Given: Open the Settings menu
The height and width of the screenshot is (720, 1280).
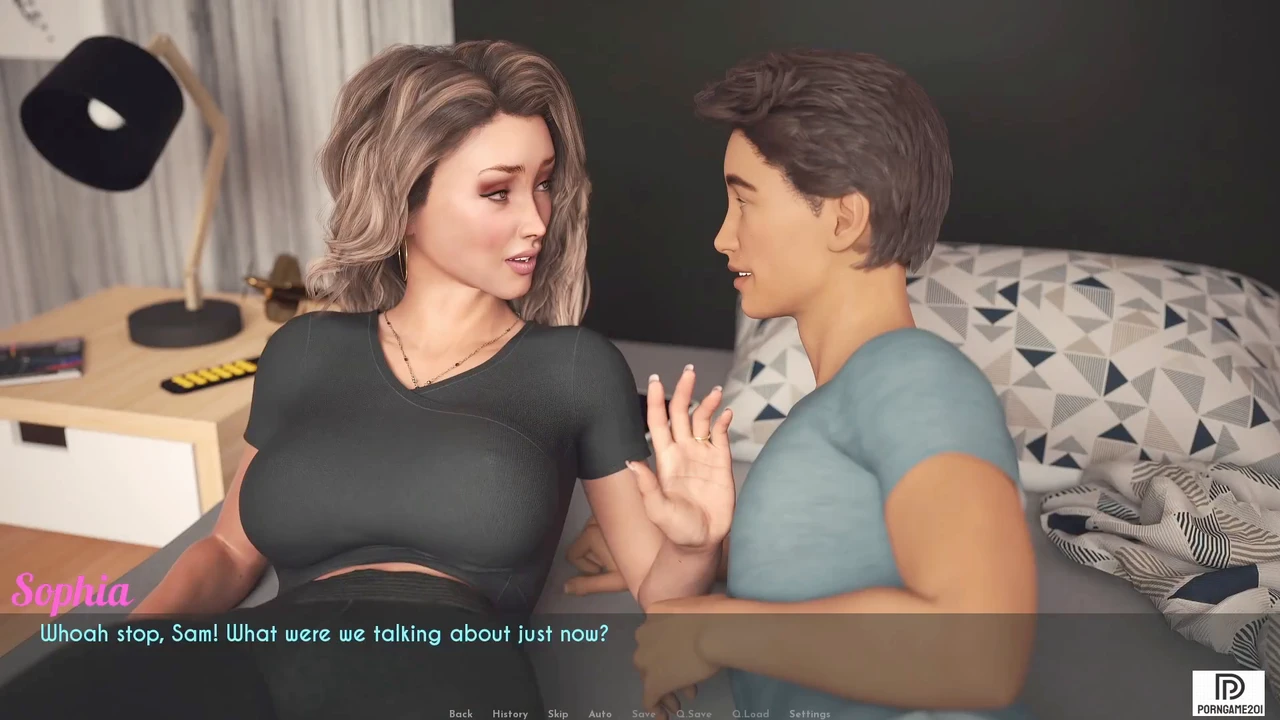Looking at the screenshot, I should coord(809,713).
